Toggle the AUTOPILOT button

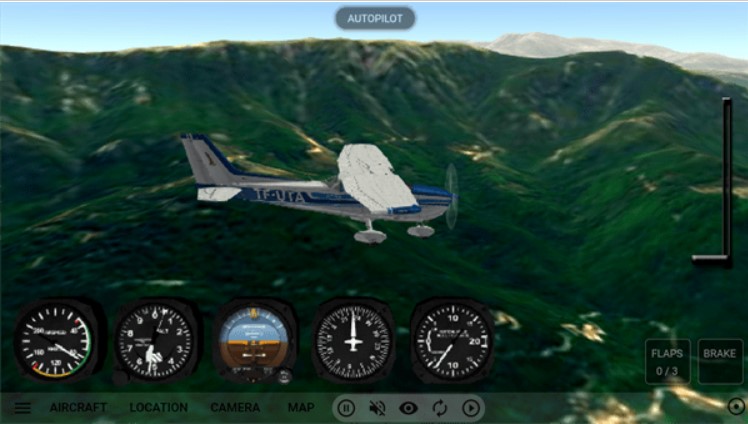coord(374,18)
